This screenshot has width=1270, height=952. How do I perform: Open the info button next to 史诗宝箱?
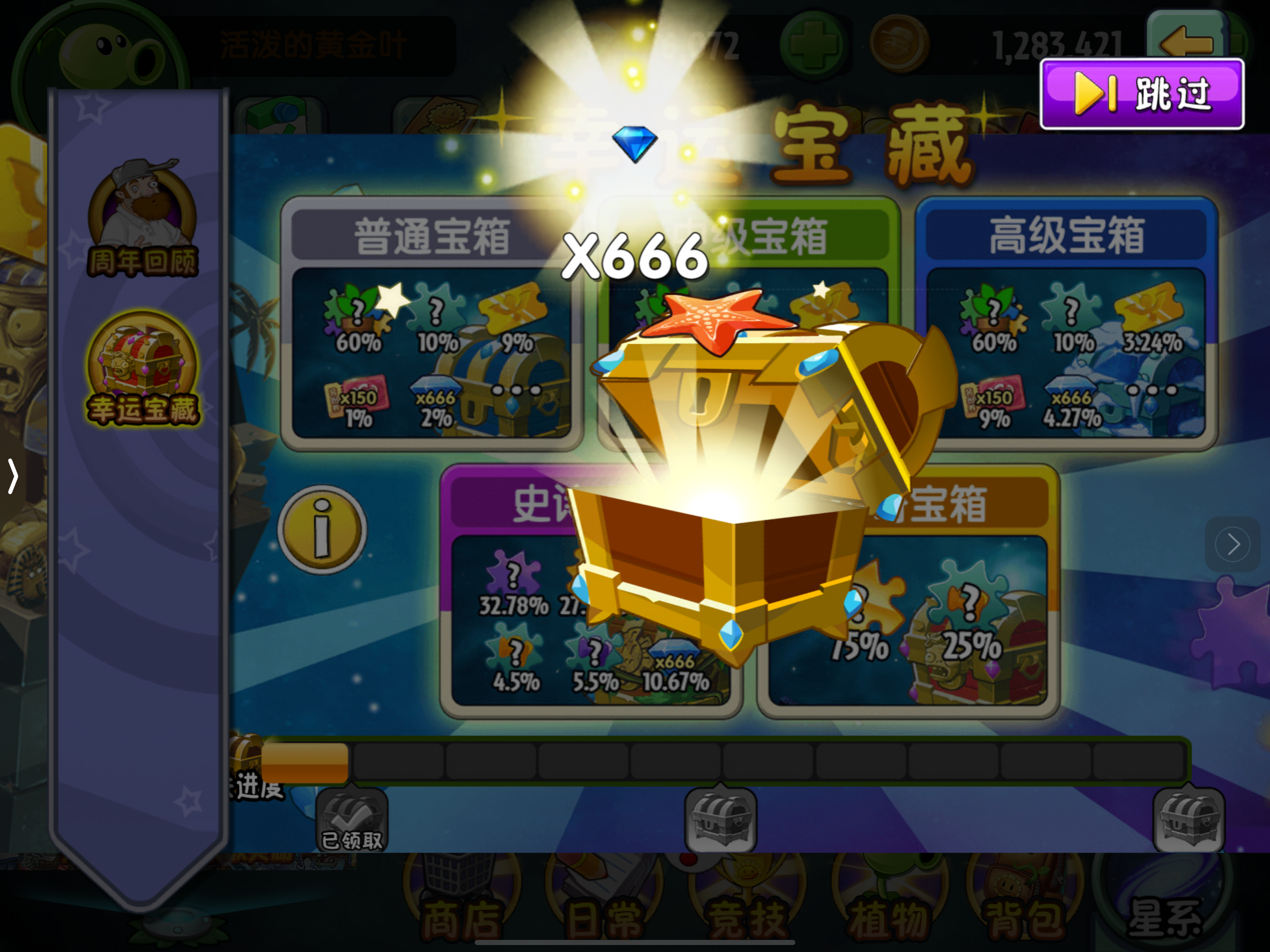point(322,528)
